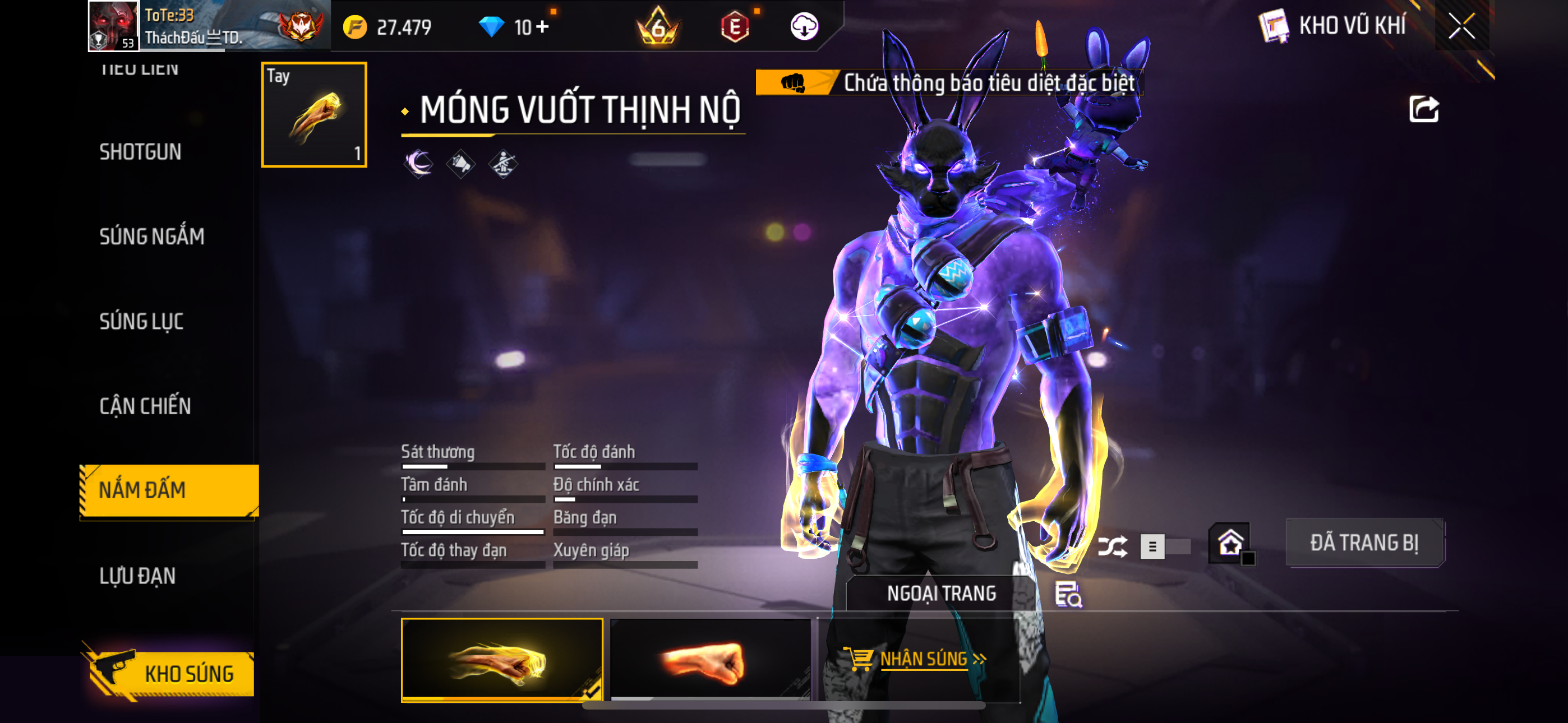Click the cloud download icon
Screen dimensions: 1568x723
pos(804,27)
